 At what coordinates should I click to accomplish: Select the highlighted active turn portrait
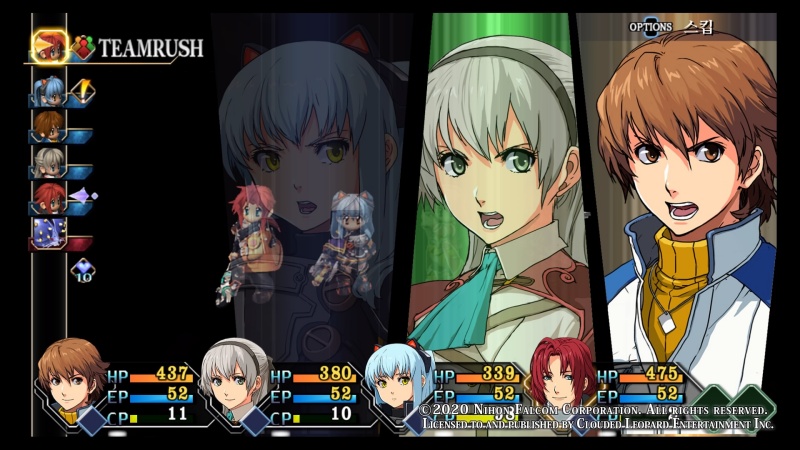(x=49, y=46)
